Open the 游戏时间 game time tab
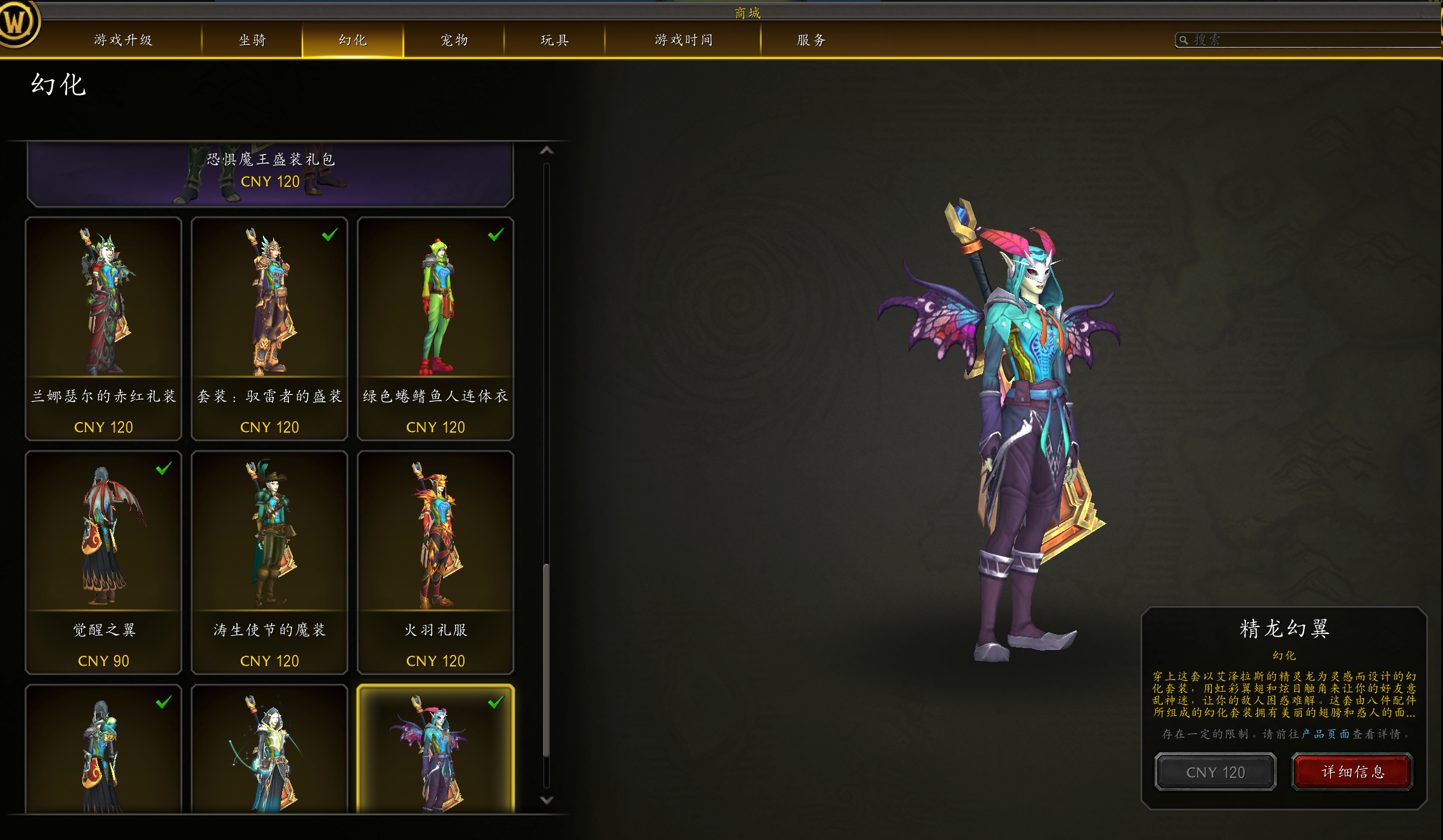This screenshot has height=840, width=1443. click(683, 40)
